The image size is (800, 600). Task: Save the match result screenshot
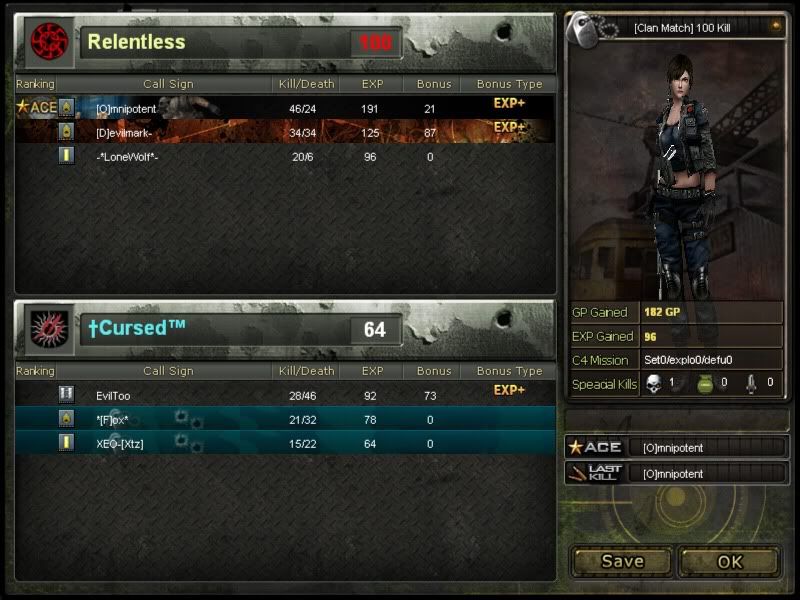(622, 561)
